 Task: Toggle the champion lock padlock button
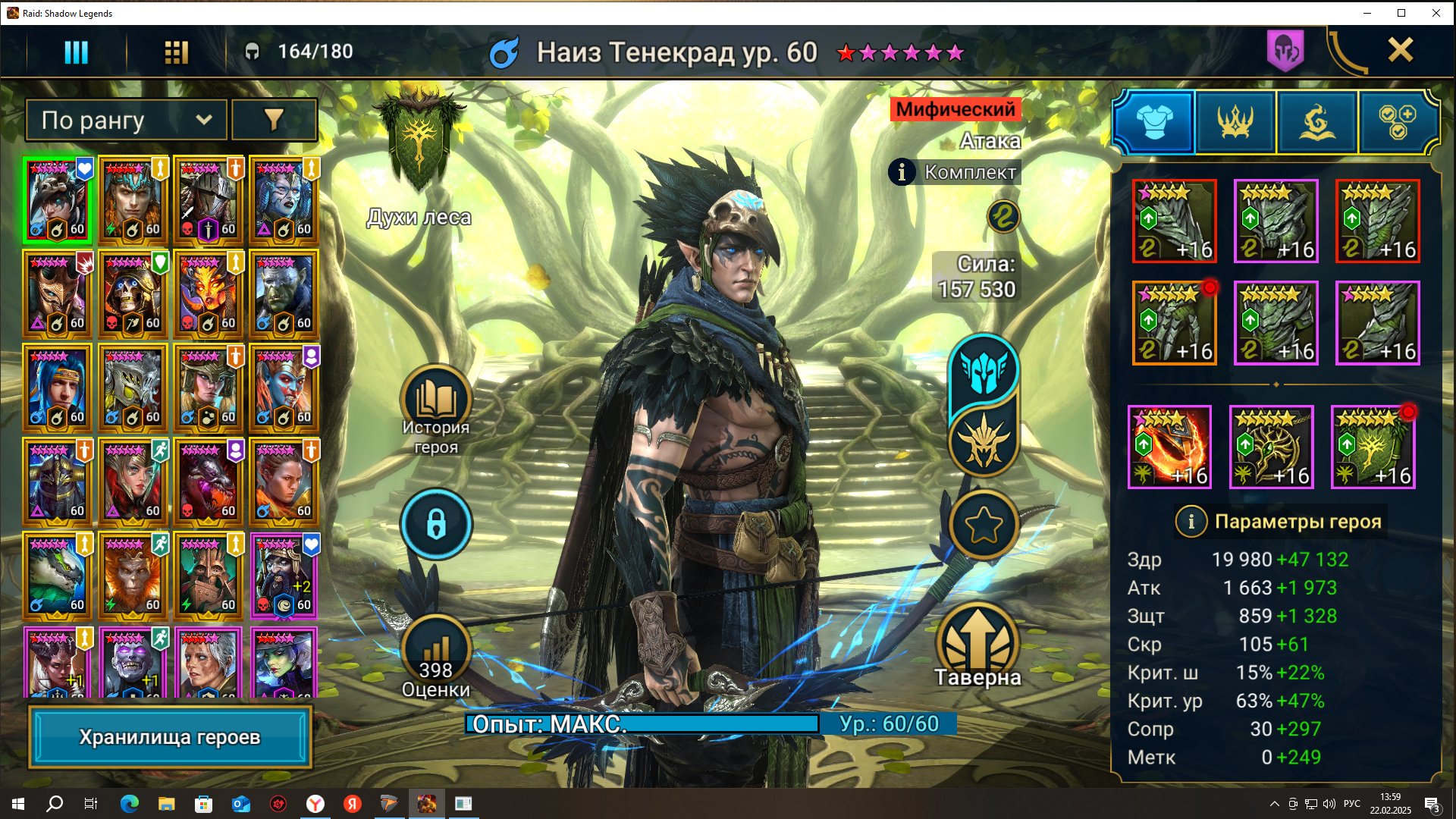click(436, 524)
